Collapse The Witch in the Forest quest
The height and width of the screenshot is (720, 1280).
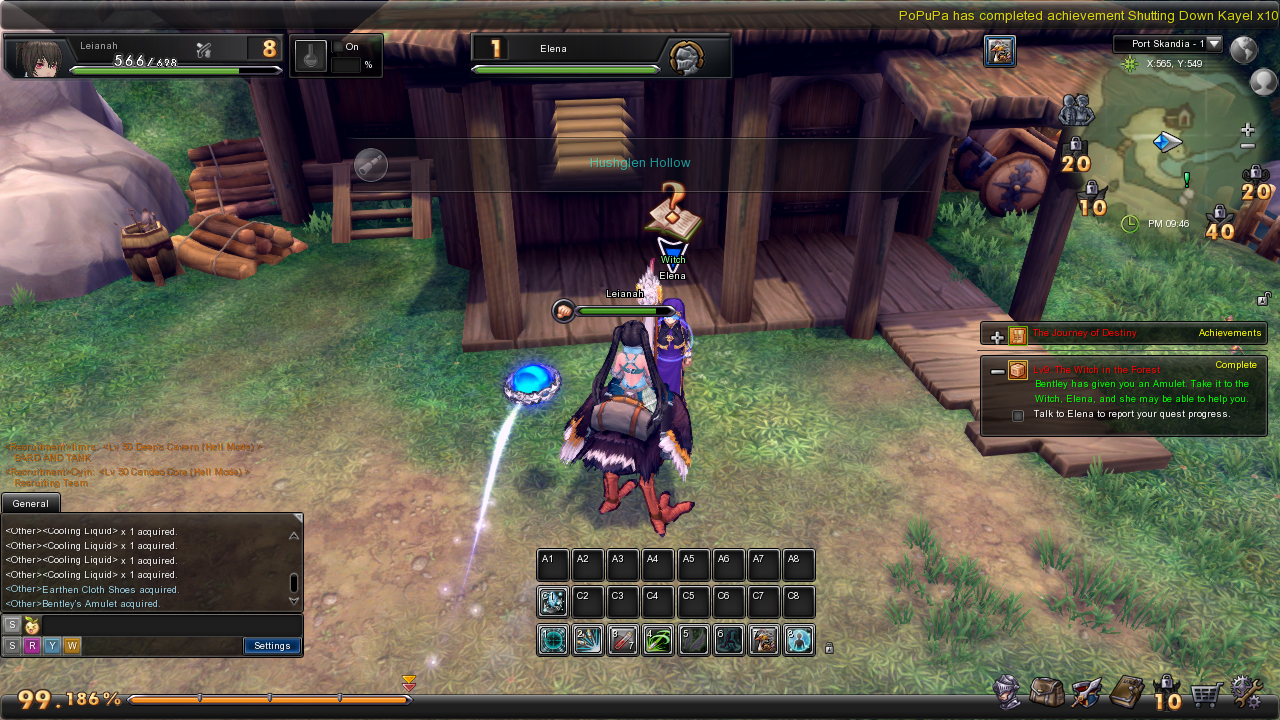tap(997, 372)
